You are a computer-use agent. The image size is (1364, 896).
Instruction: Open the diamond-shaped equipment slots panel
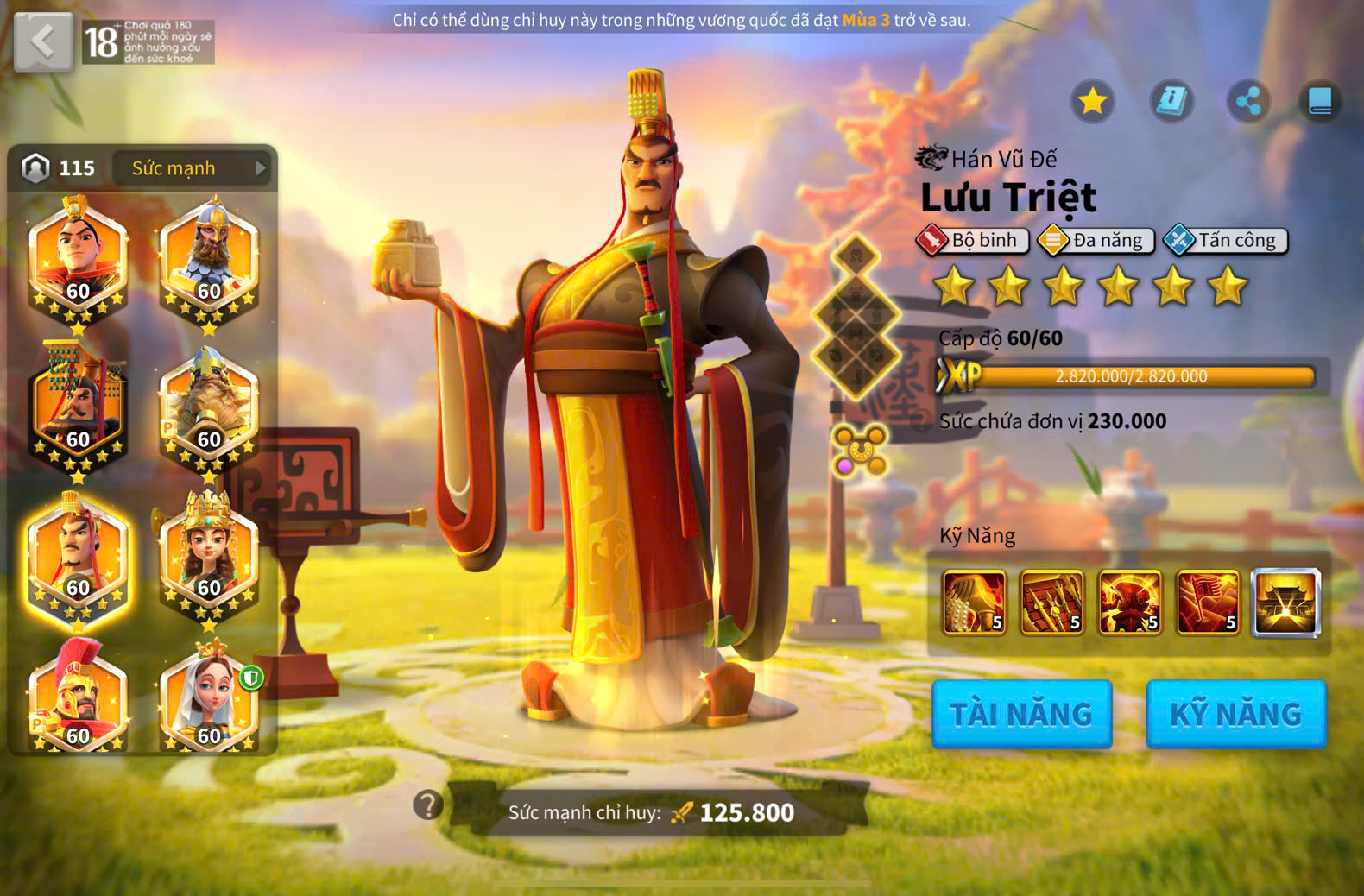click(856, 317)
